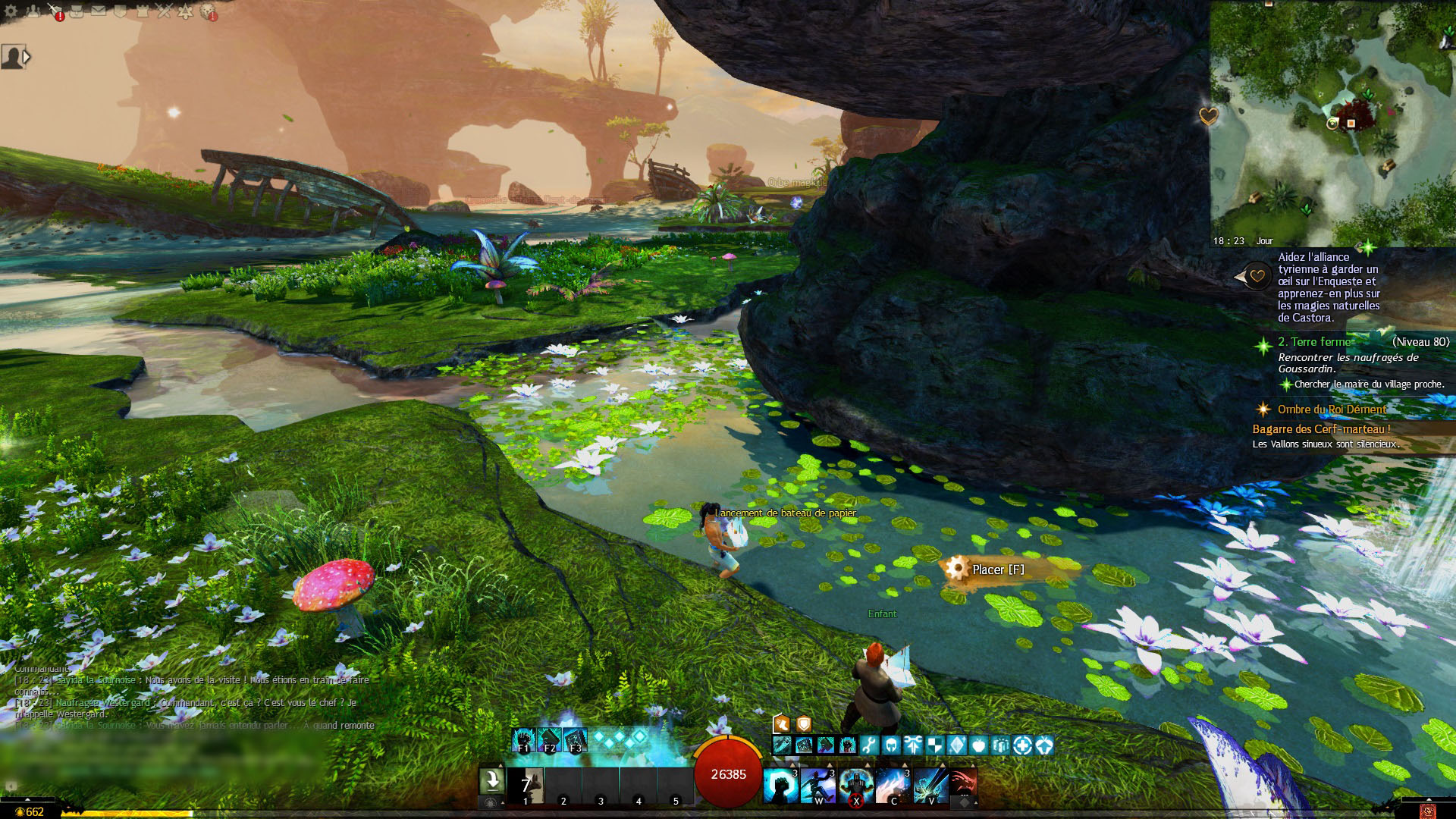Open the PvP crossed swords panel

[x=164, y=11]
